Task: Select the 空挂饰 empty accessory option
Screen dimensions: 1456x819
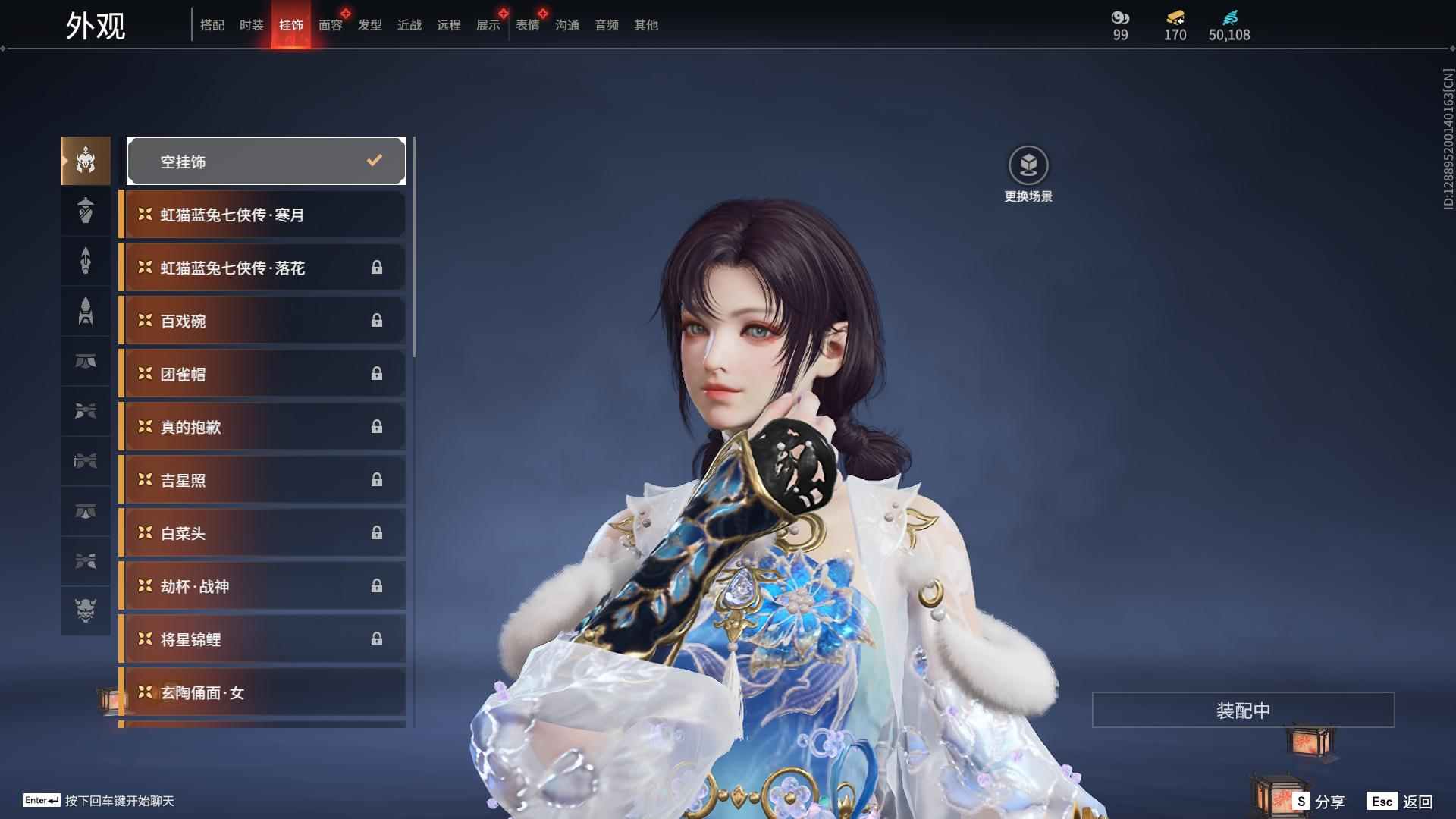Action: click(x=266, y=161)
